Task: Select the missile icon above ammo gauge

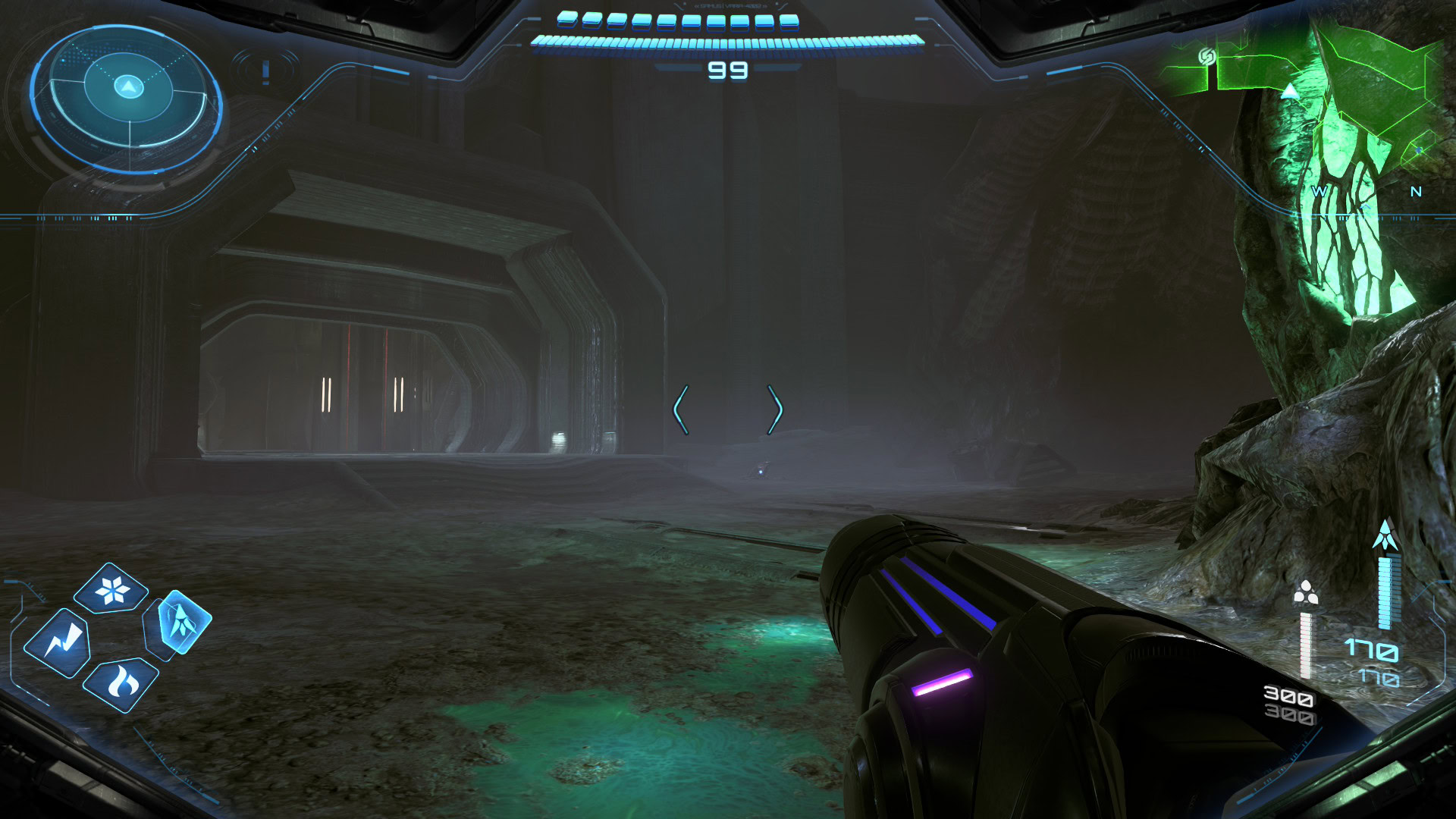Action: [1385, 535]
